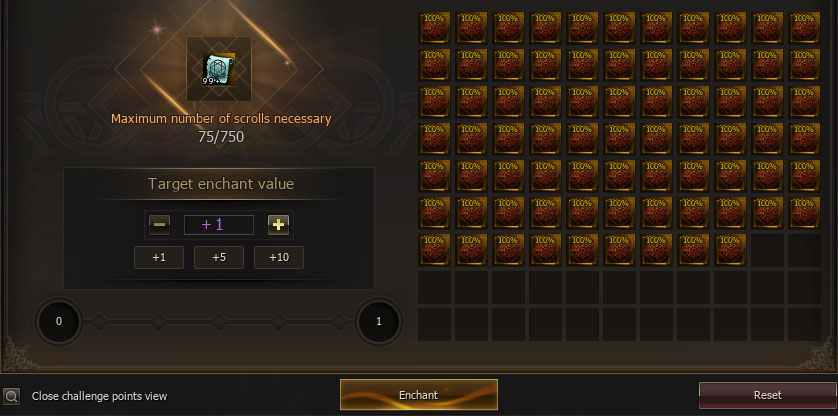The image size is (838, 416).
Task: Reset the enchant settings
Action: pyautogui.click(x=767, y=395)
